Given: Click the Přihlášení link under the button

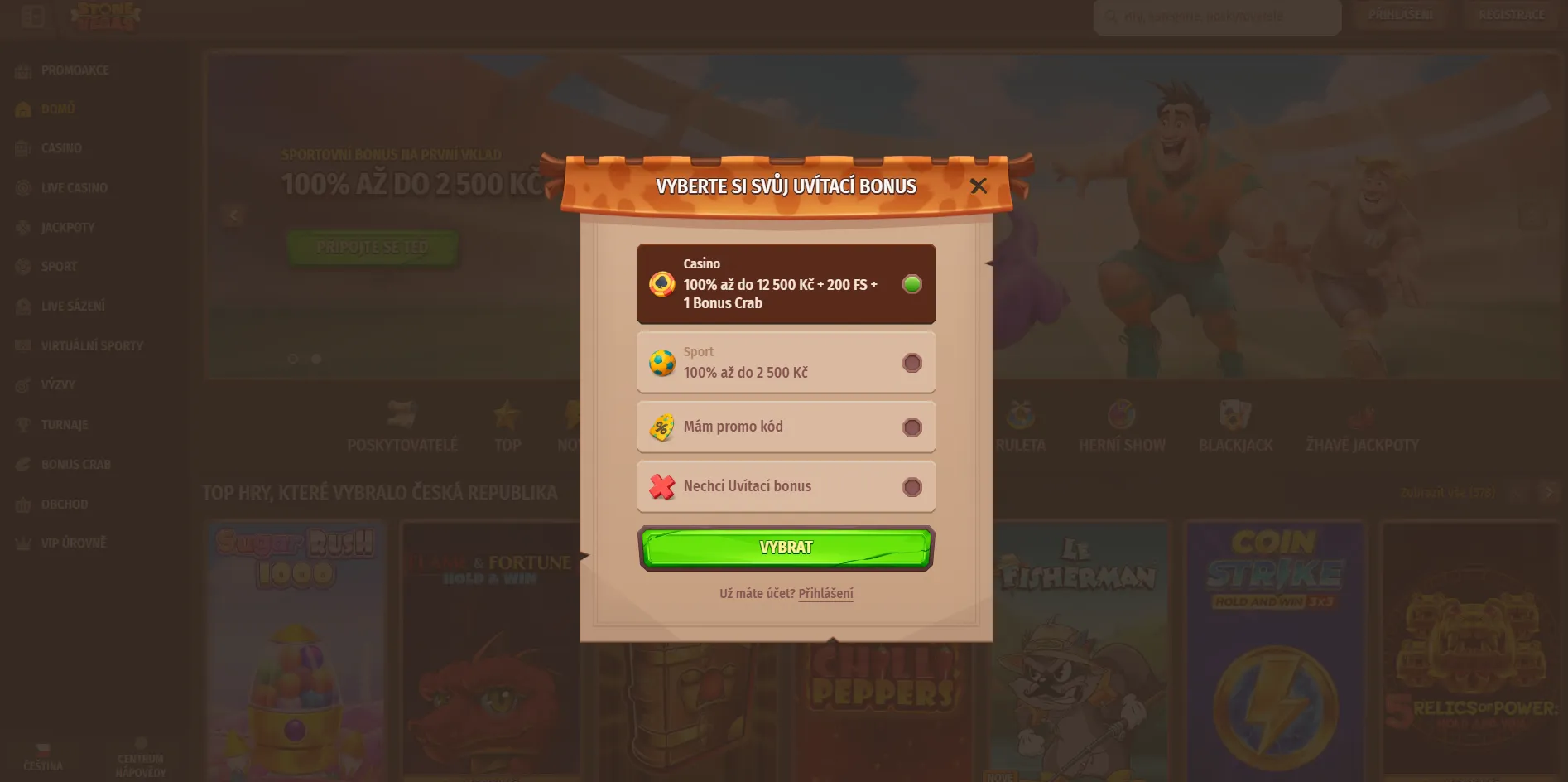Looking at the screenshot, I should (x=825, y=593).
